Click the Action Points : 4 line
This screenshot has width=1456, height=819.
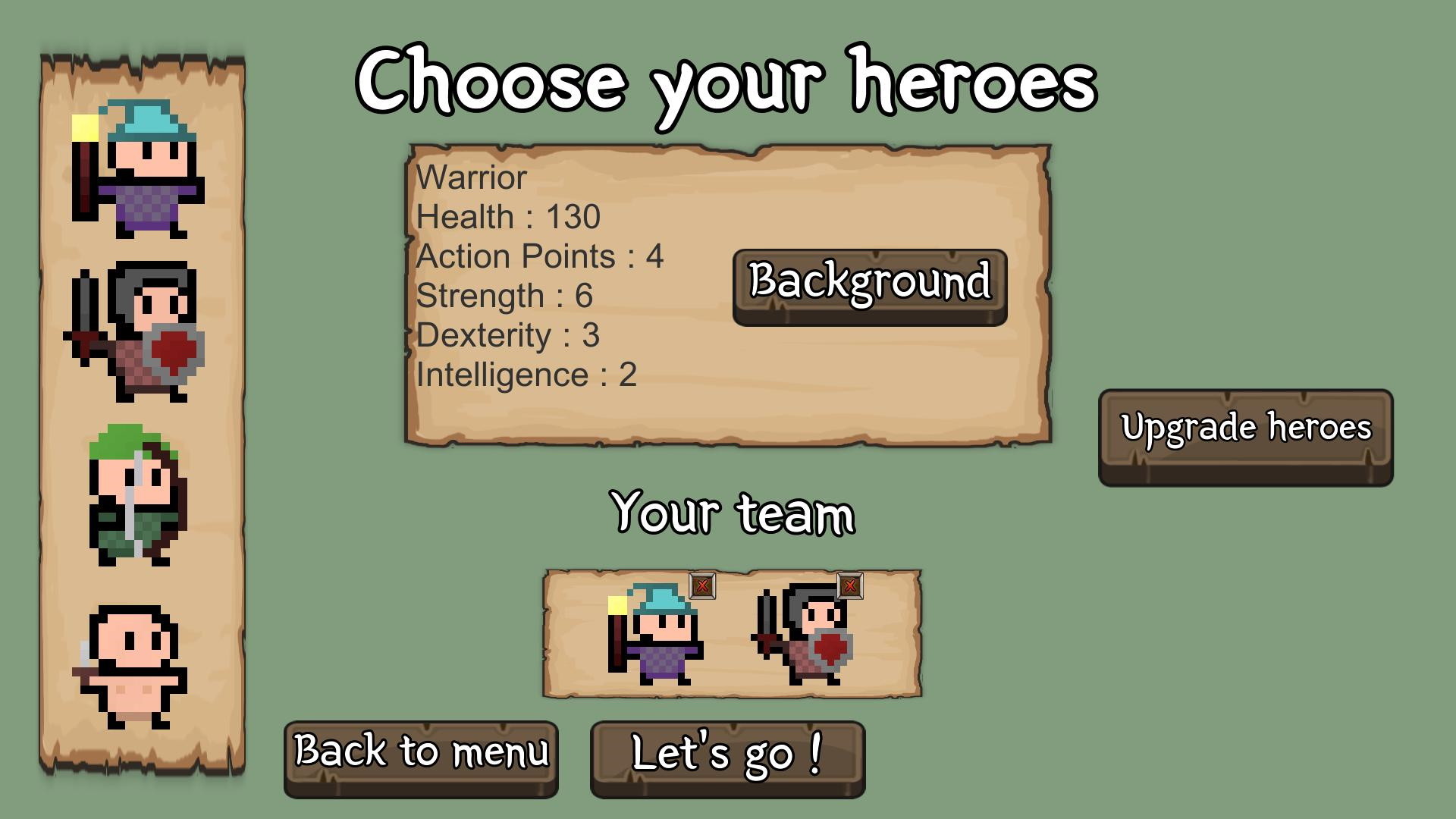[540, 256]
